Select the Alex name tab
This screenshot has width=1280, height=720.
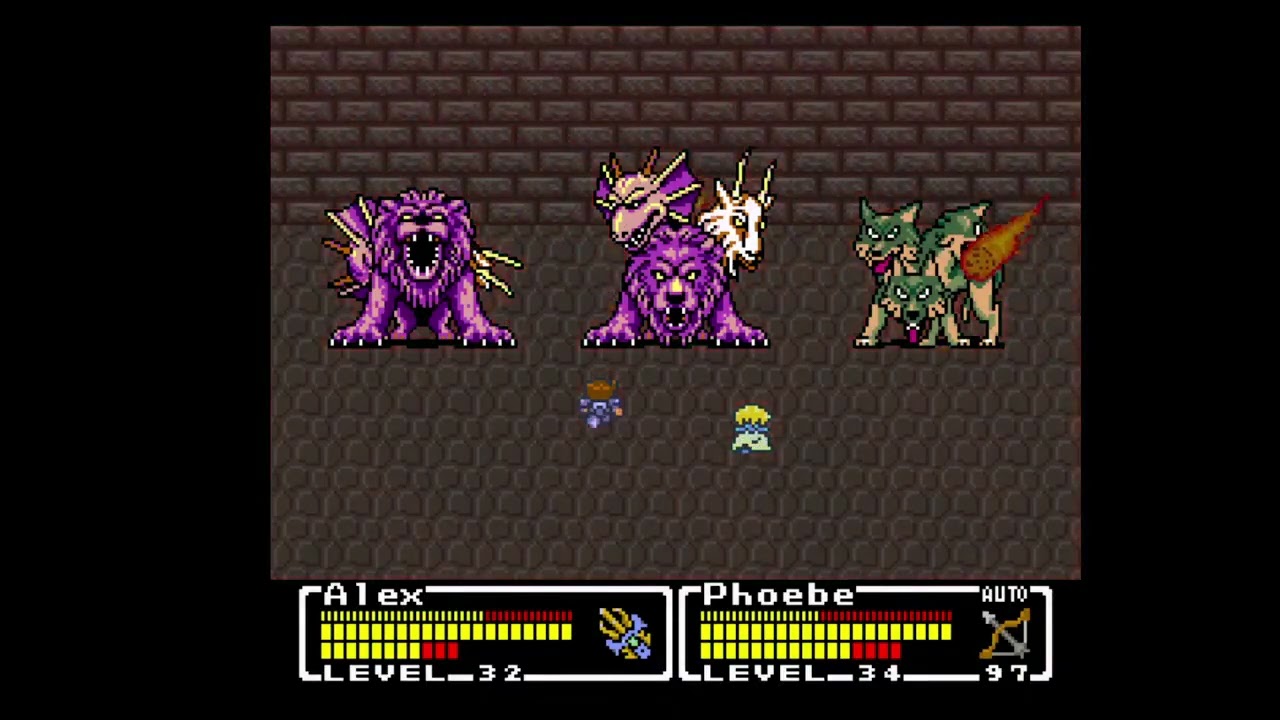click(373, 594)
